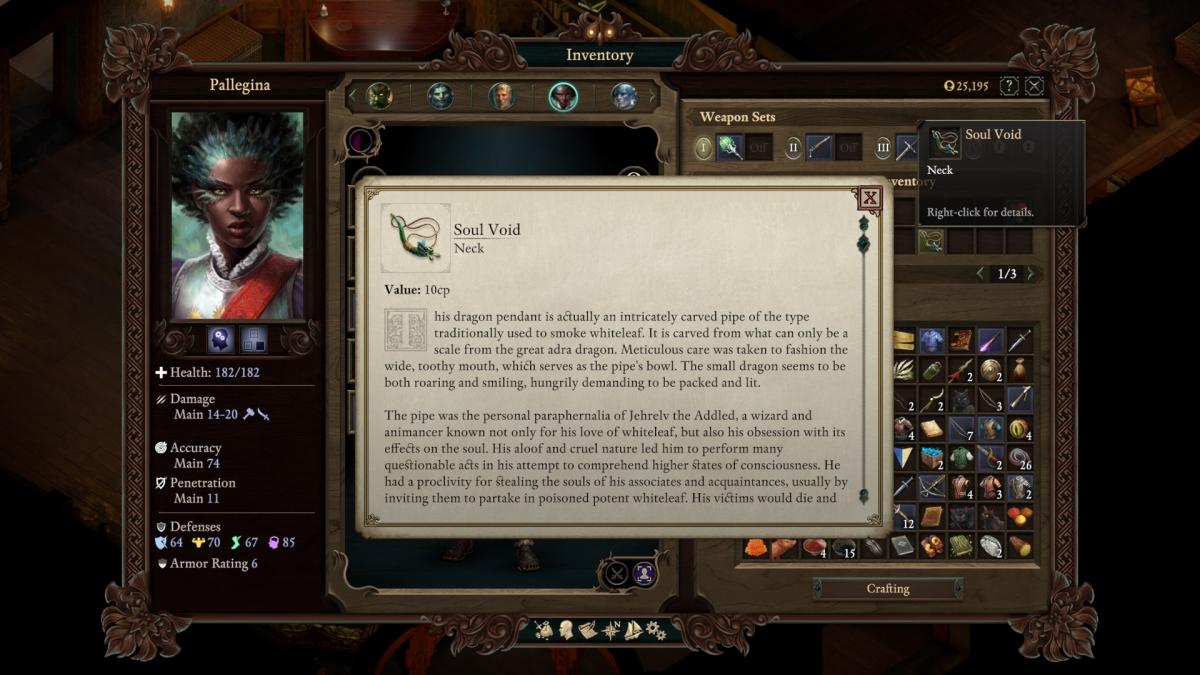Image resolution: width=1200 pixels, height=675 pixels.
Task: Select the green-skinned party member portrait
Action: coord(379,96)
